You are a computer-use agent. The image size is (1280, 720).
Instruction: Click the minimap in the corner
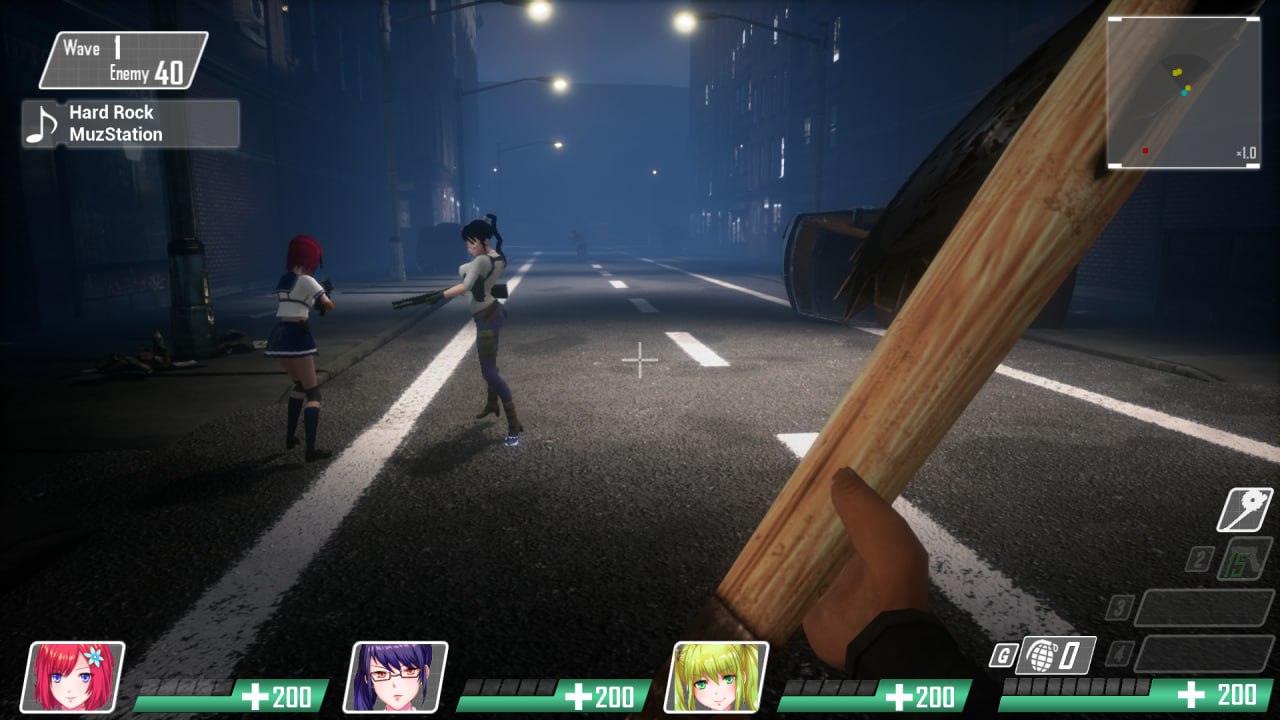pyautogui.click(x=1183, y=92)
